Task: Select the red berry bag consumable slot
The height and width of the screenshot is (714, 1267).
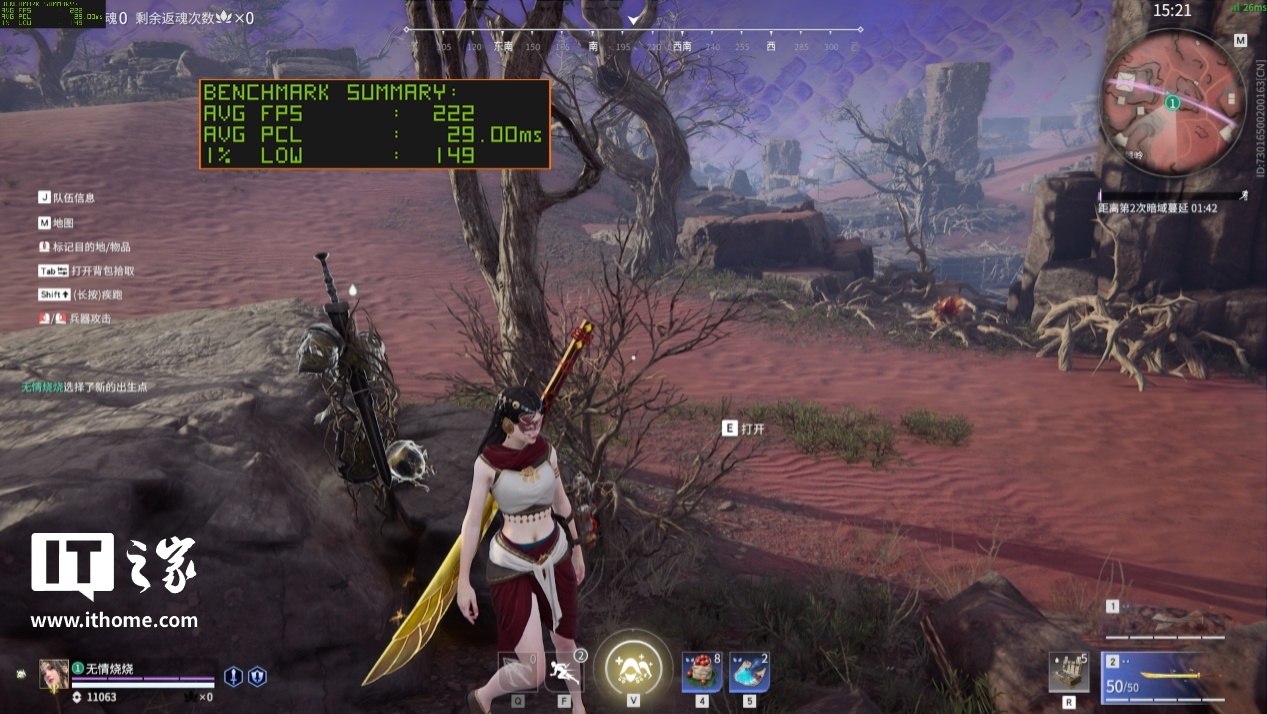Action: click(x=701, y=673)
